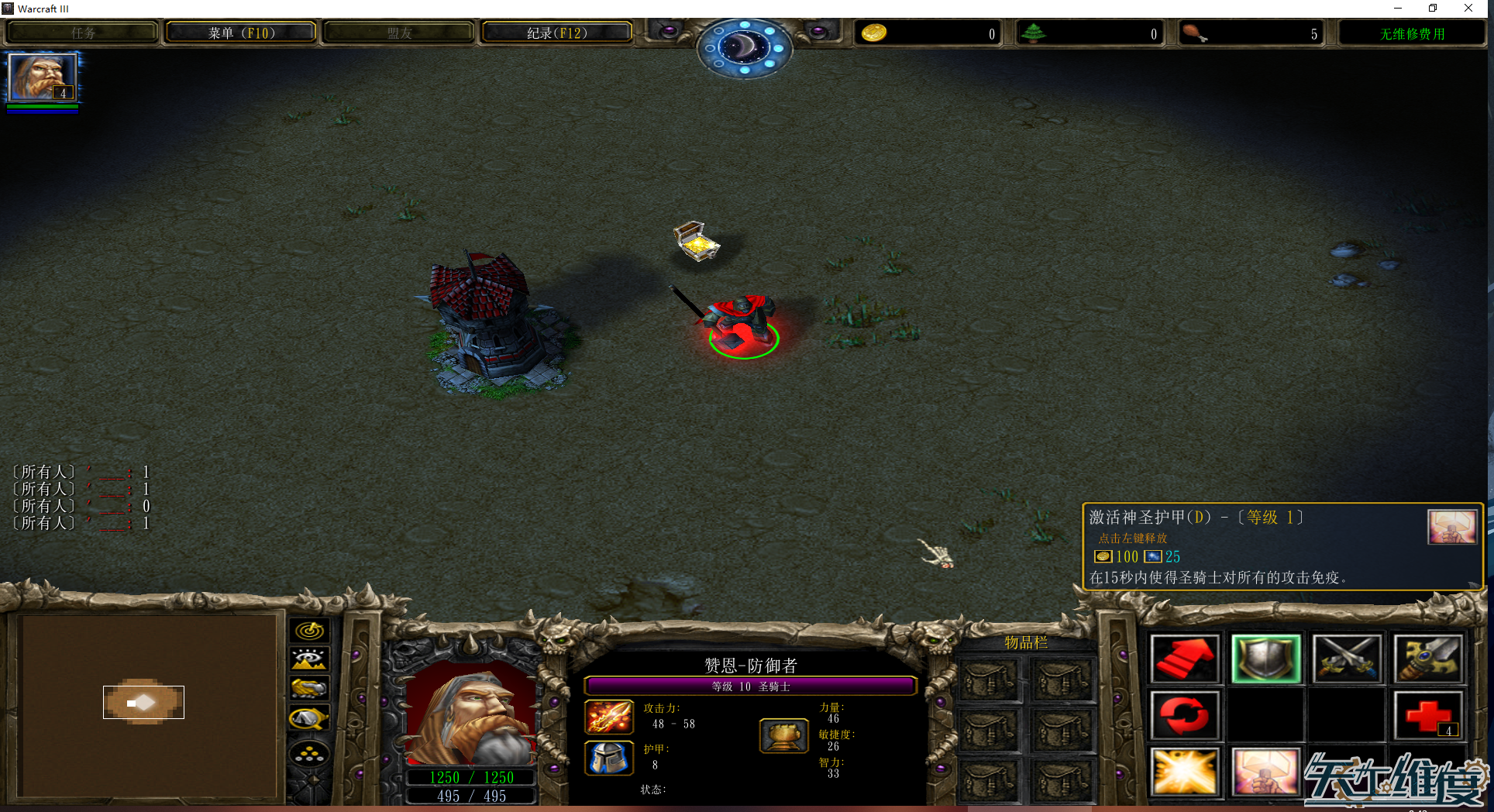Click the minimap
Image resolution: width=1494 pixels, height=812 pixels.
146,705
